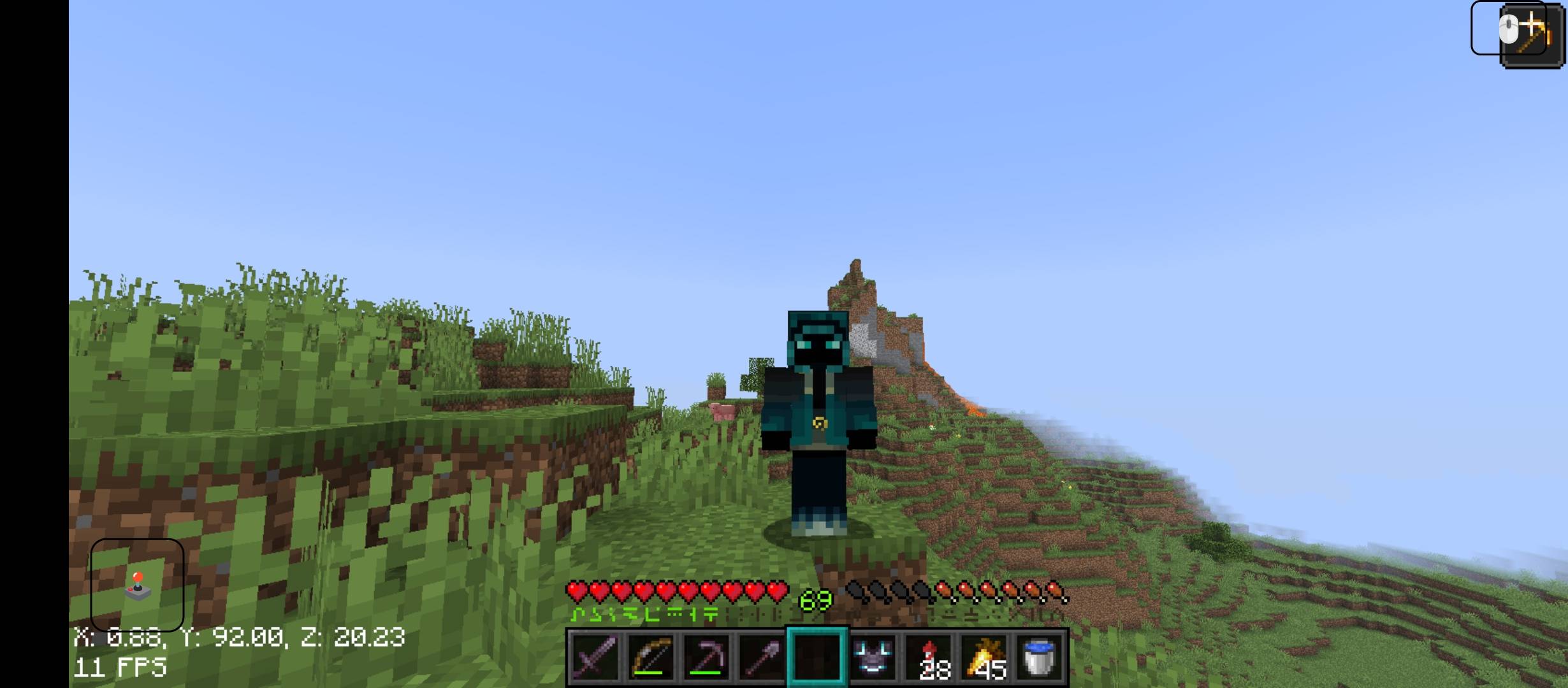Tap the virtual joystick movement control
The width and height of the screenshot is (1568, 688).
coord(138,584)
